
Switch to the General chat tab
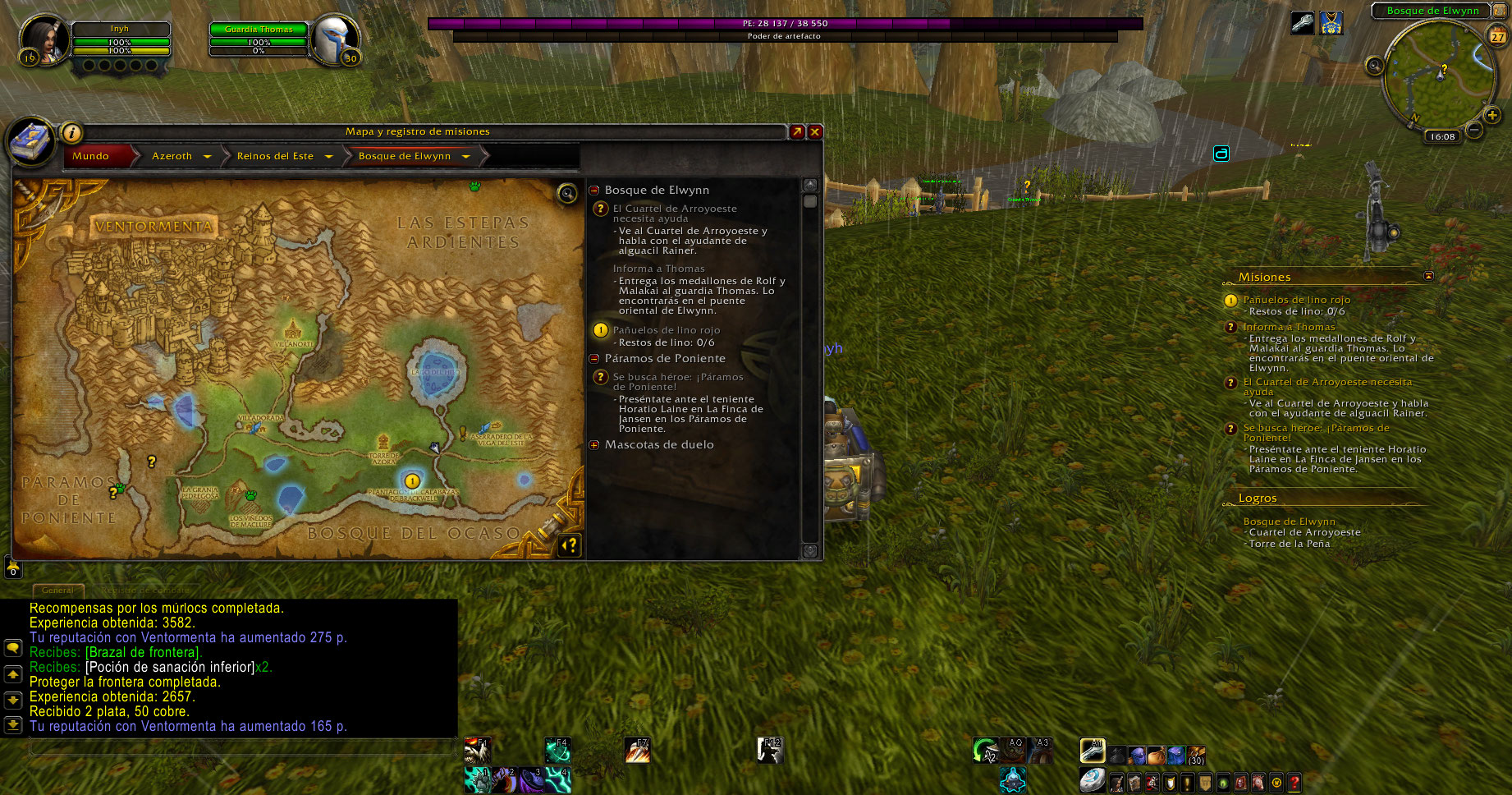[x=57, y=590]
